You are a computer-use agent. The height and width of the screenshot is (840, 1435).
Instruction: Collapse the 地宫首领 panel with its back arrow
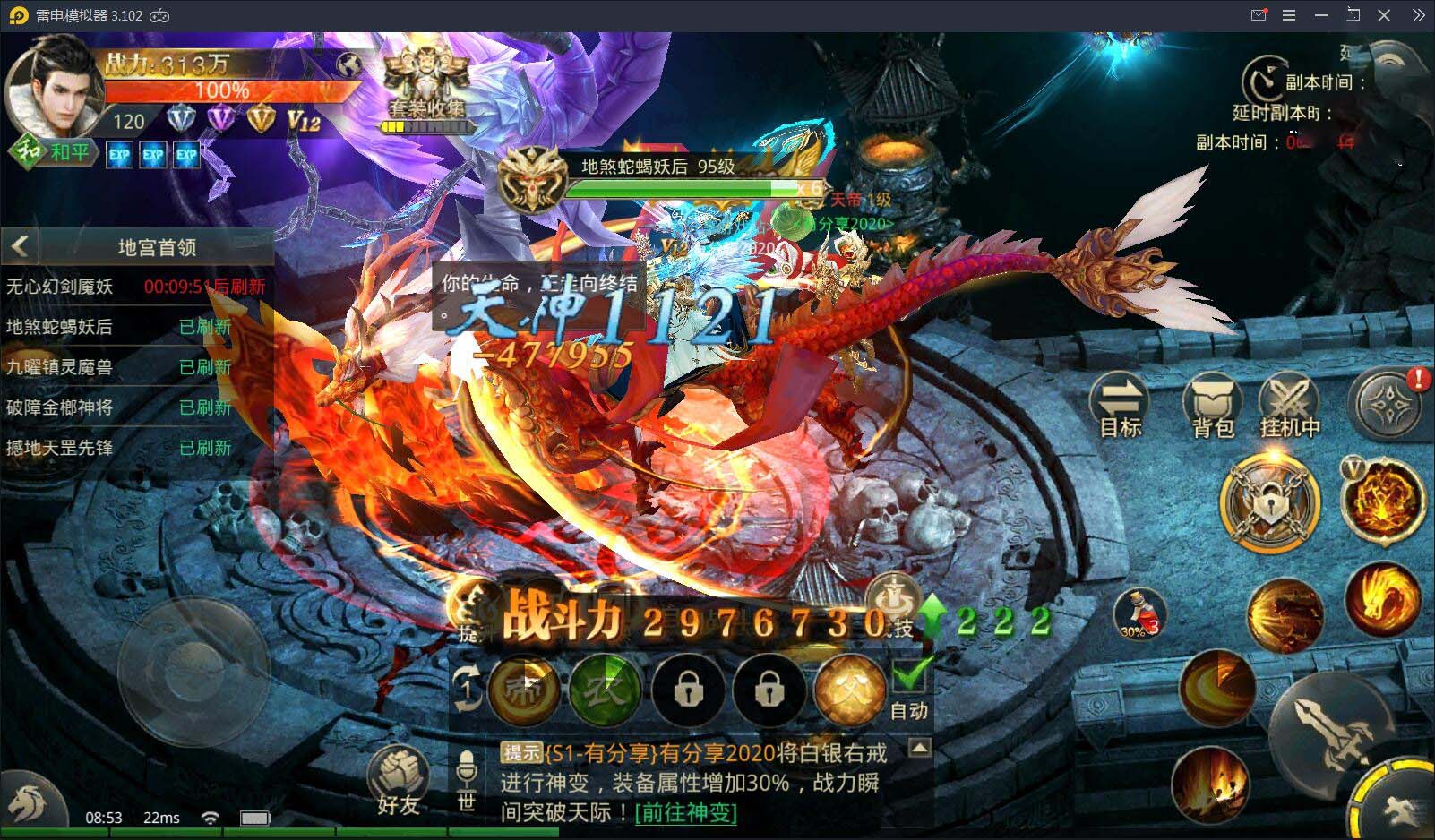[x=20, y=246]
